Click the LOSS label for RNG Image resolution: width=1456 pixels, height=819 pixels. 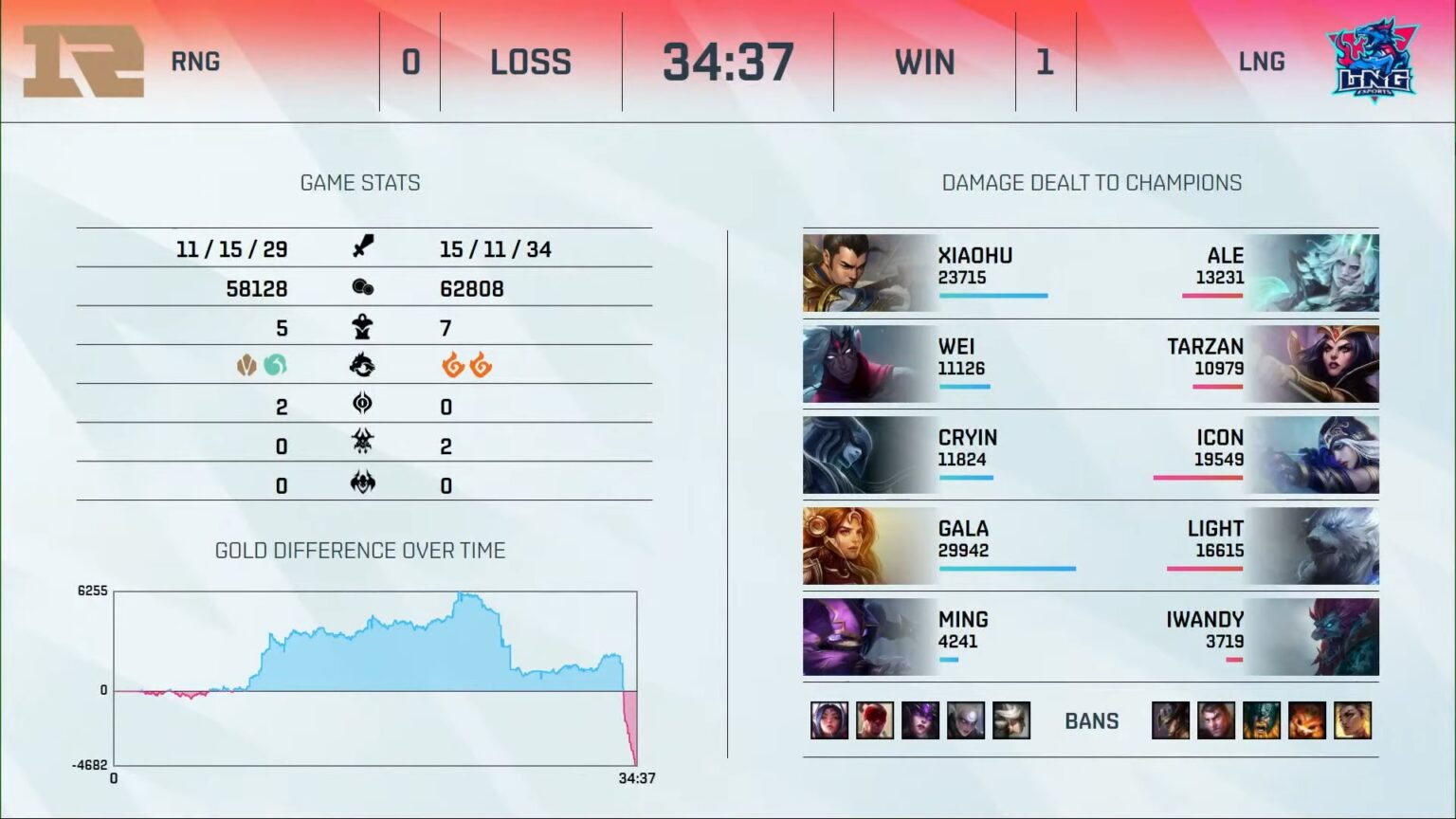point(530,61)
